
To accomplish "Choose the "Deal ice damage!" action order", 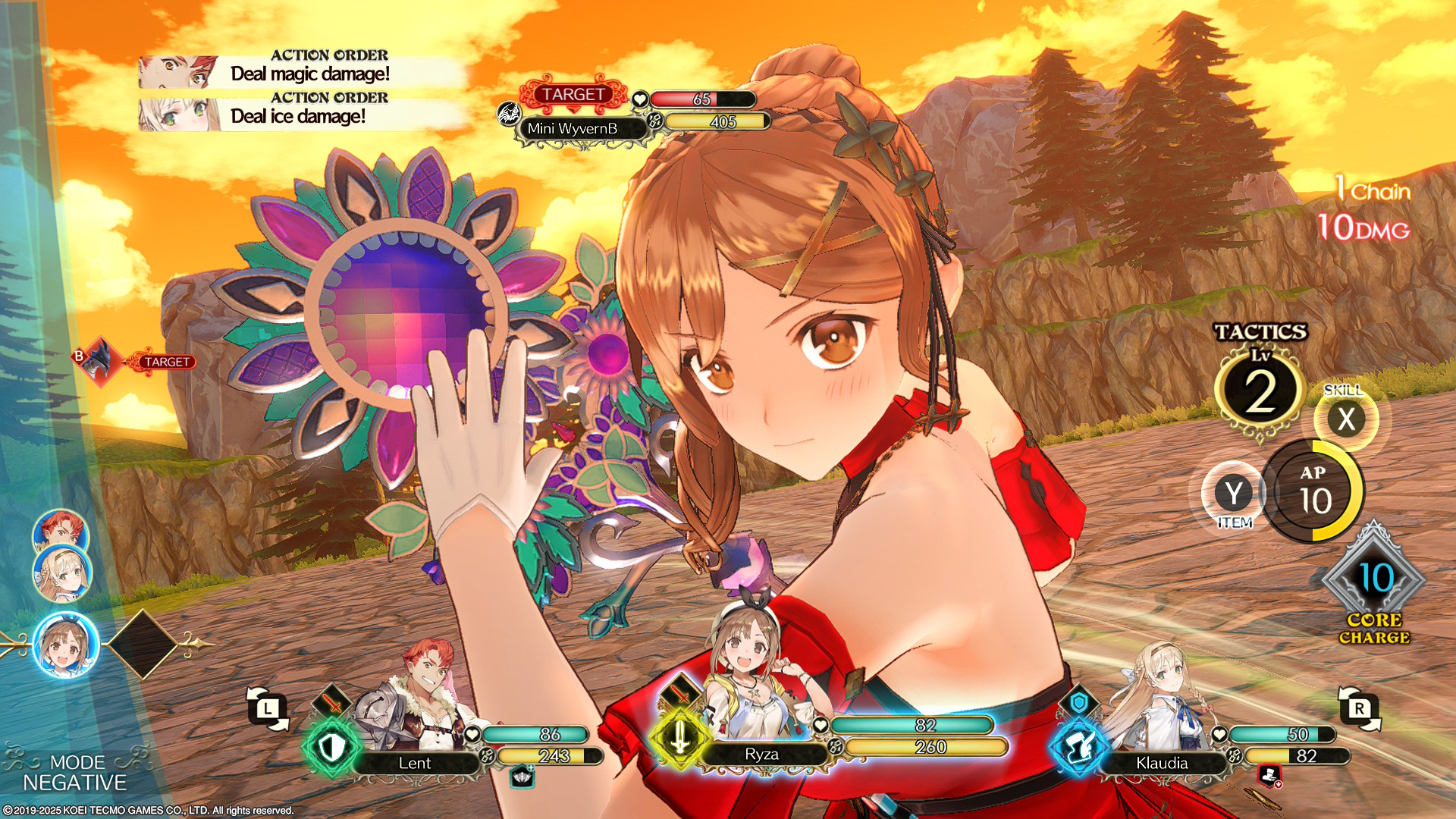I will tap(303, 115).
